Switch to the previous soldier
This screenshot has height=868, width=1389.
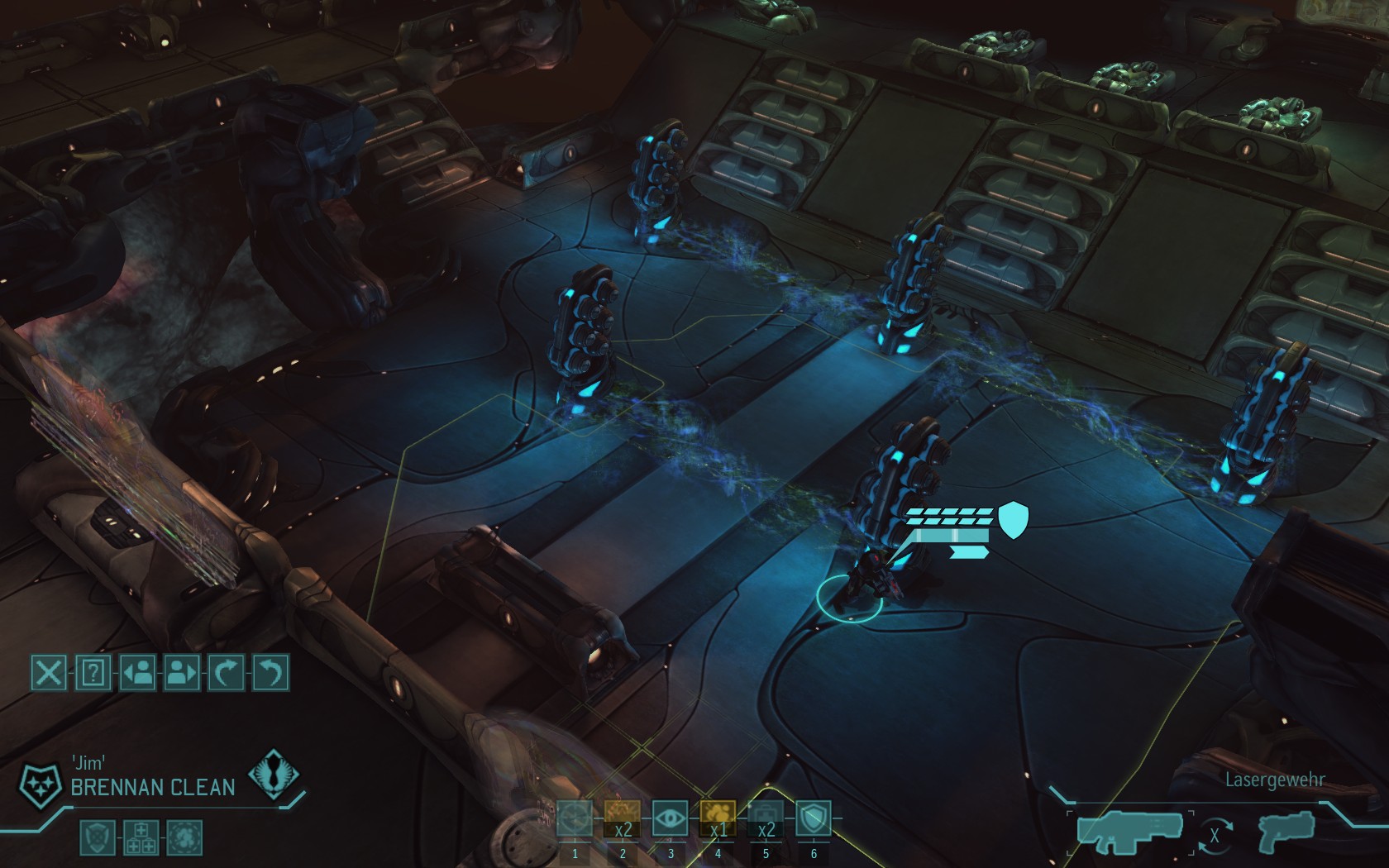tap(137, 672)
